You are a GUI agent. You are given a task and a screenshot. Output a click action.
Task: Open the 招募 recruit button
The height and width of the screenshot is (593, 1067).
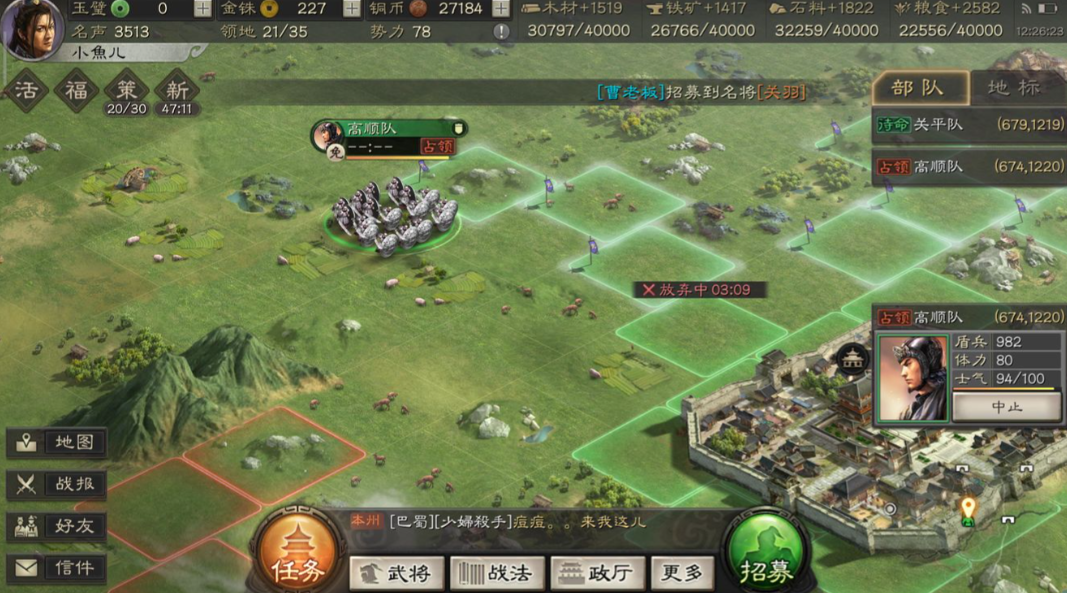pyautogui.click(x=767, y=558)
